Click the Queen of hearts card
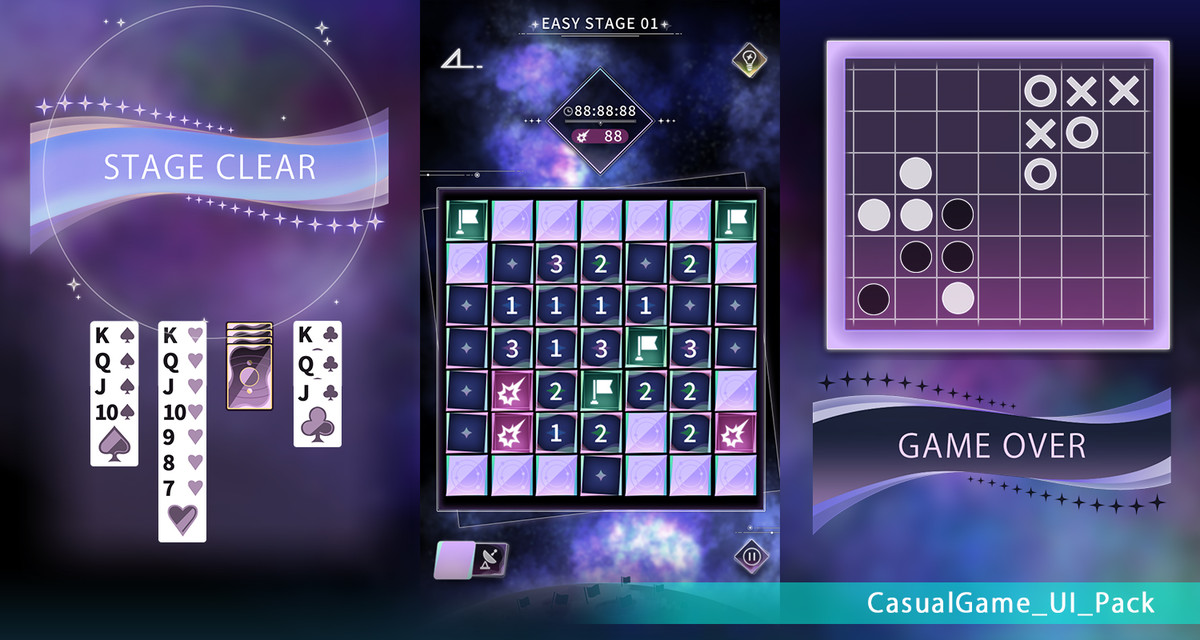This screenshot has height=640, width=1200. pos(182,361)
